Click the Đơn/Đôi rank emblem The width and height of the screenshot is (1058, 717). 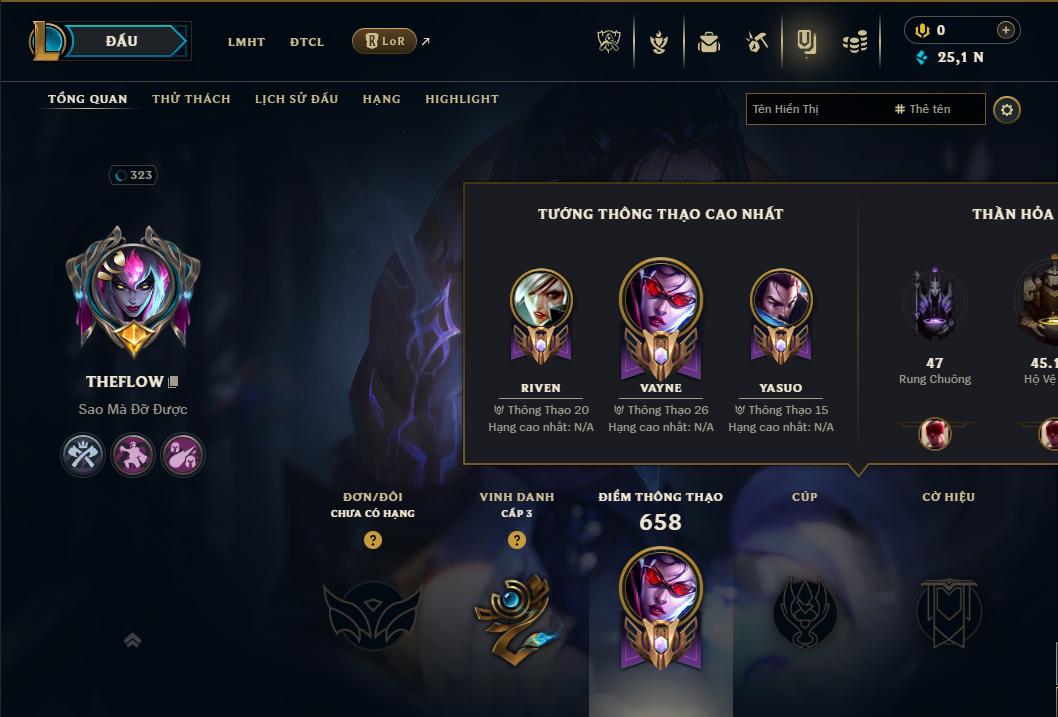[x=372, y=612]
